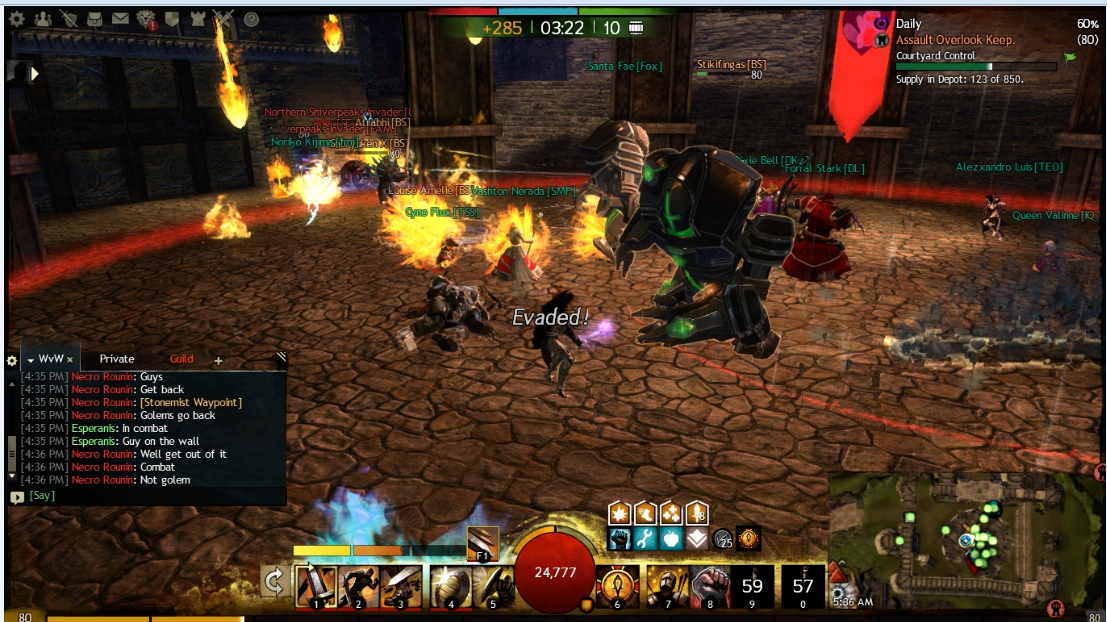Open the hero panel sword-and-shield icon
Screen dimensions: 1107x622
(x=68, y=18)
